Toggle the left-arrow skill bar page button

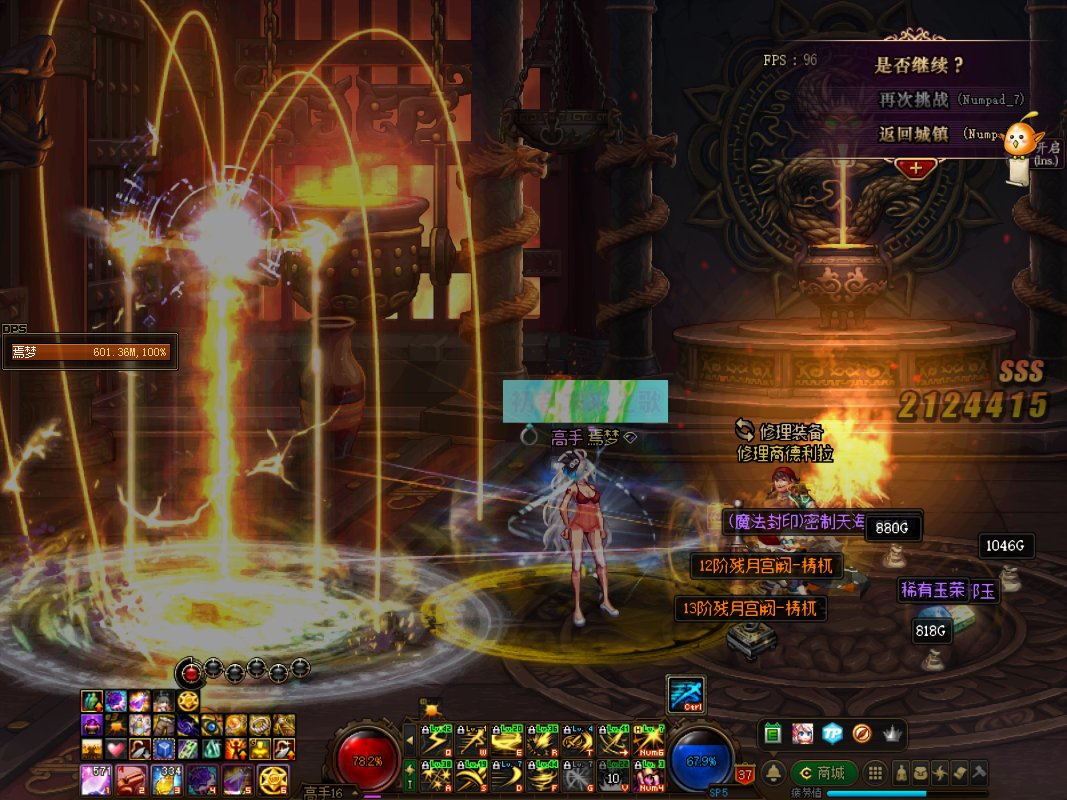coord(409,741)
